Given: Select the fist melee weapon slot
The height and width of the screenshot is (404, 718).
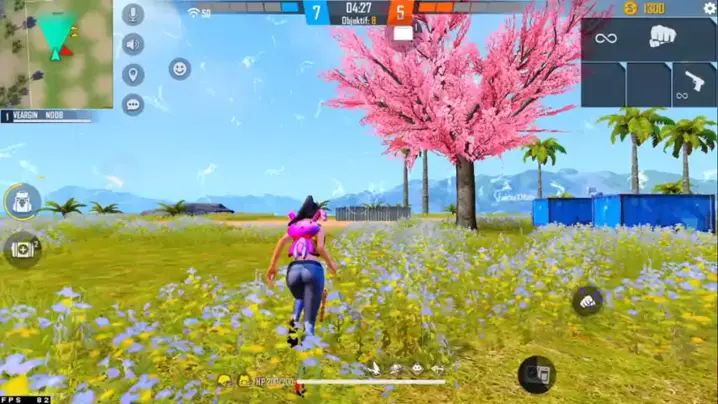Looking at the screenshot, I should pyautogui.click(x=662, y=38).
